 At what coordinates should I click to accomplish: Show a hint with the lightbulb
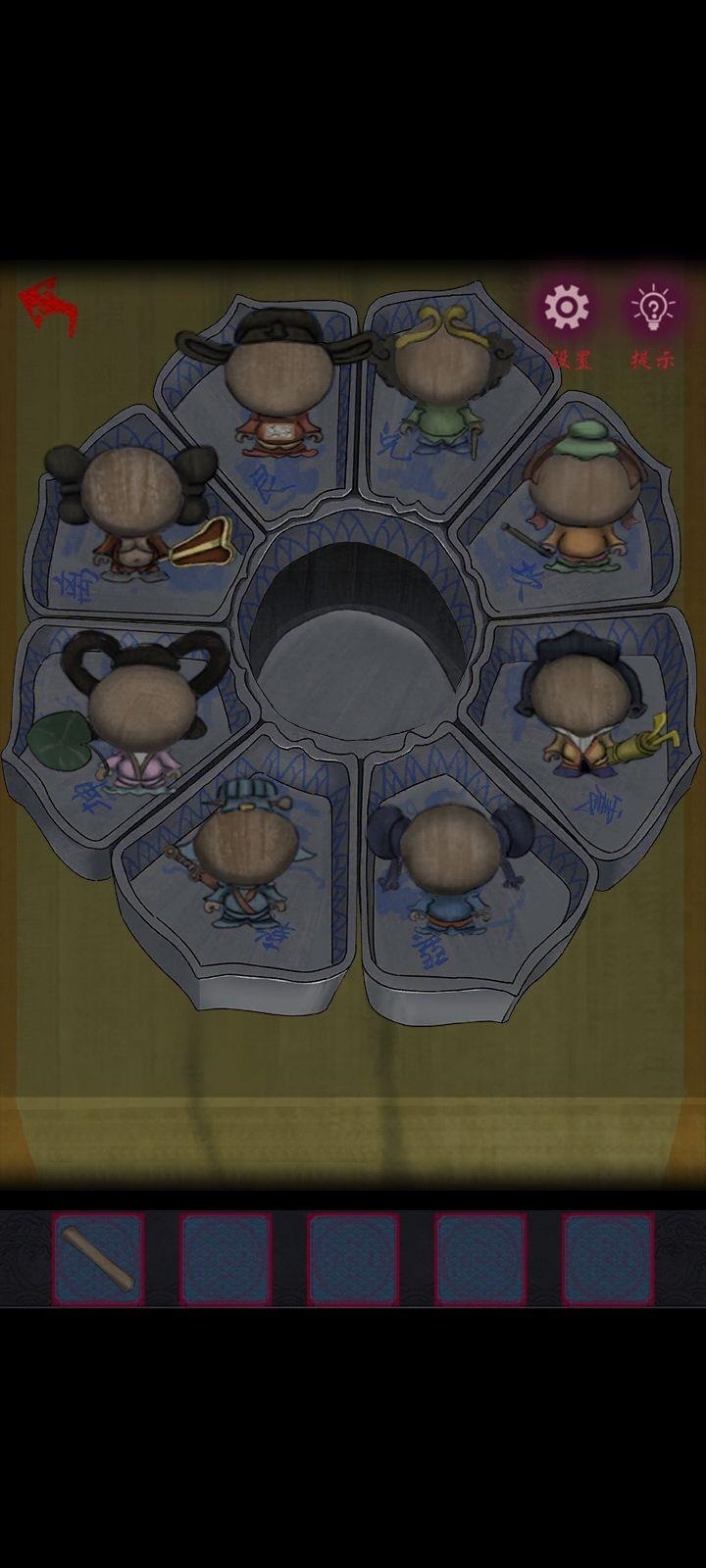click(653, 309)
